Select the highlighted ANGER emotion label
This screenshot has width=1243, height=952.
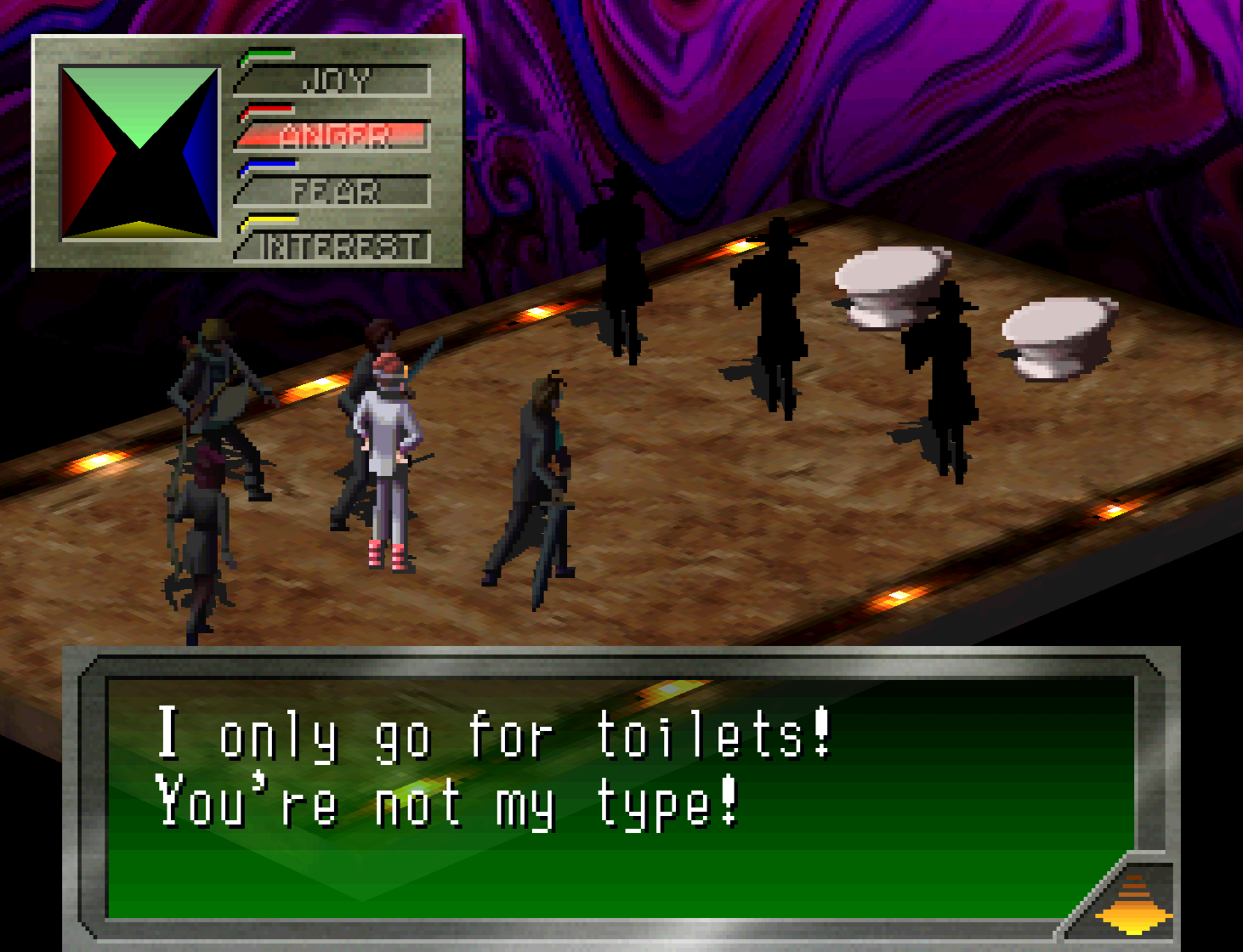[x=336, y=135]
